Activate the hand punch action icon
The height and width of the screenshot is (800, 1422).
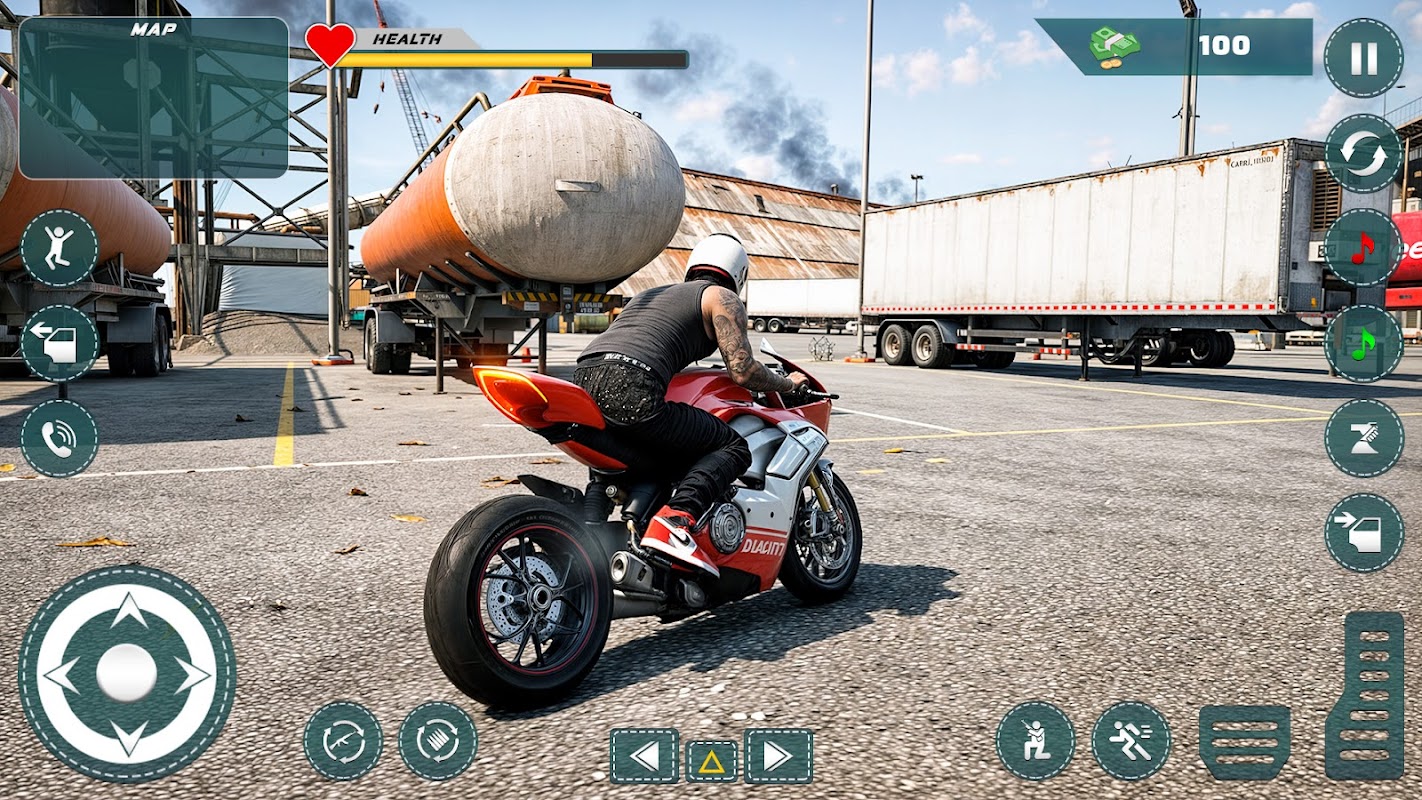click(x=1363, y=438)
